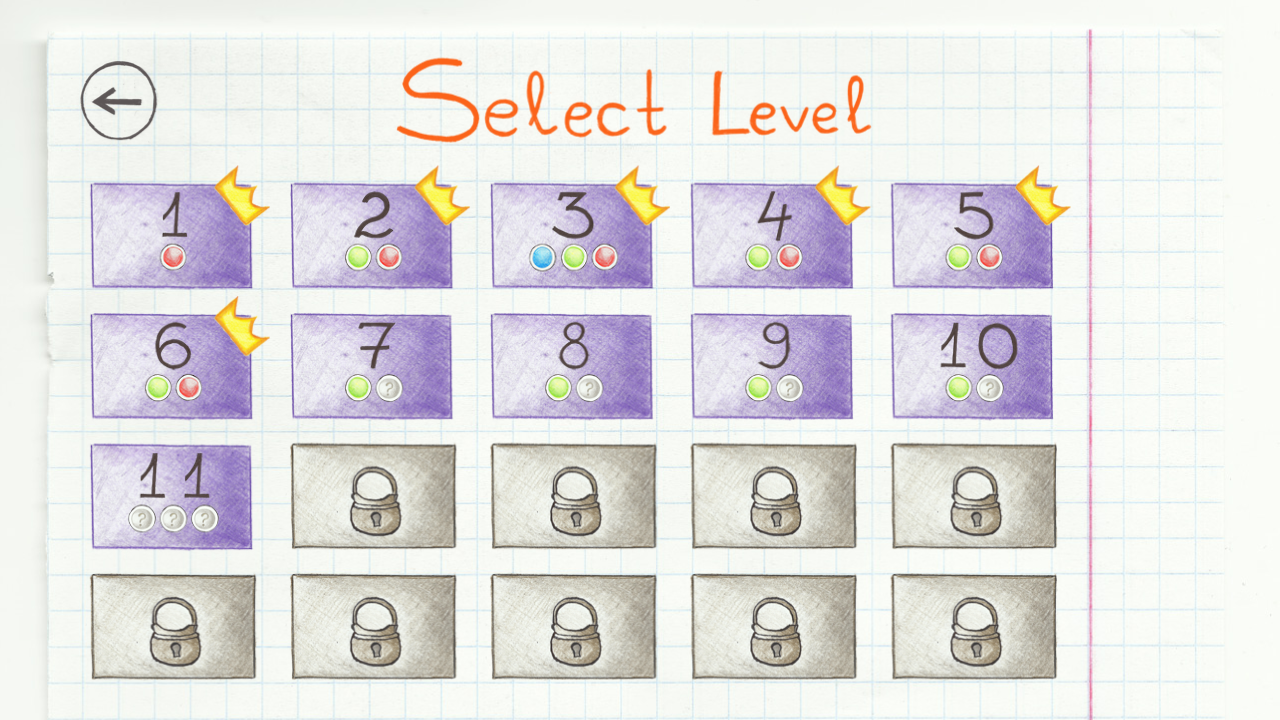This screenshot has height=720, width=1280.
Task: Select the crowned level 6 tile
Action: pos(171,365)
